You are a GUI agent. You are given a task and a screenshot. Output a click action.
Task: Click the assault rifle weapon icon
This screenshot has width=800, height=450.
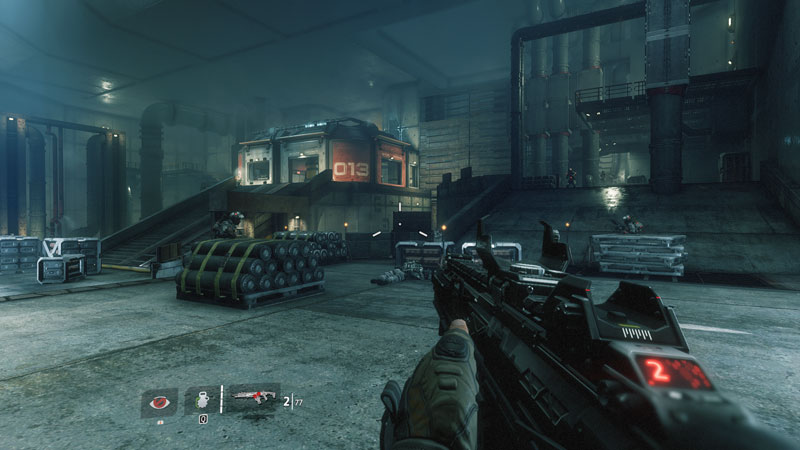[x=252, y=400]
